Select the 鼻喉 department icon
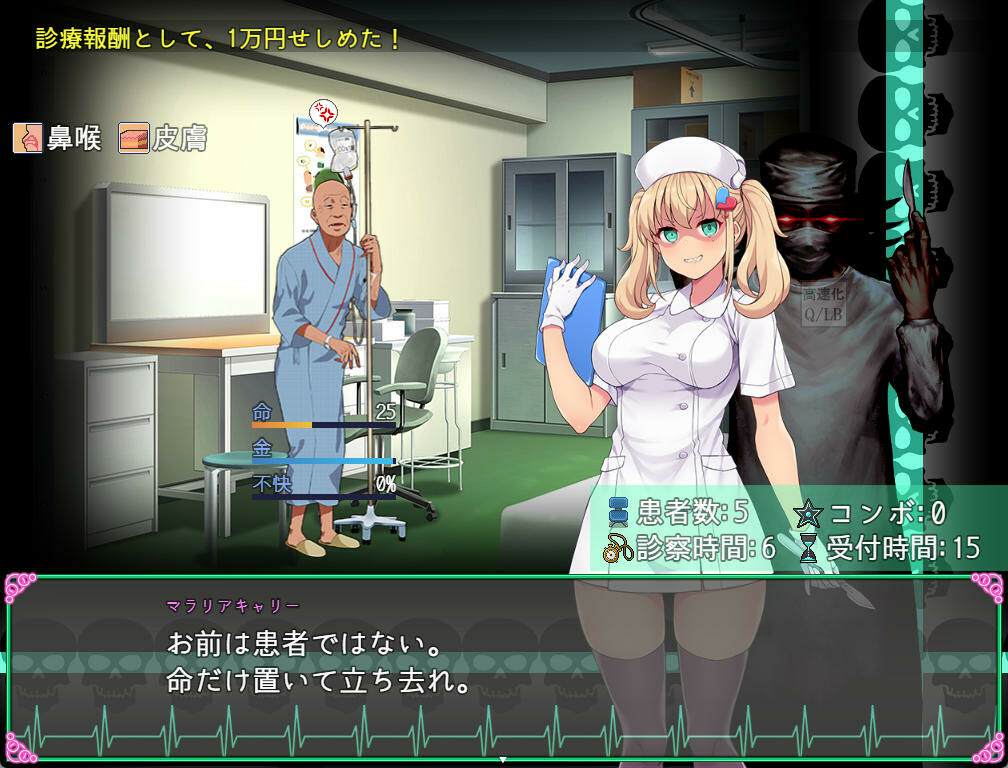 click(28, 138)
